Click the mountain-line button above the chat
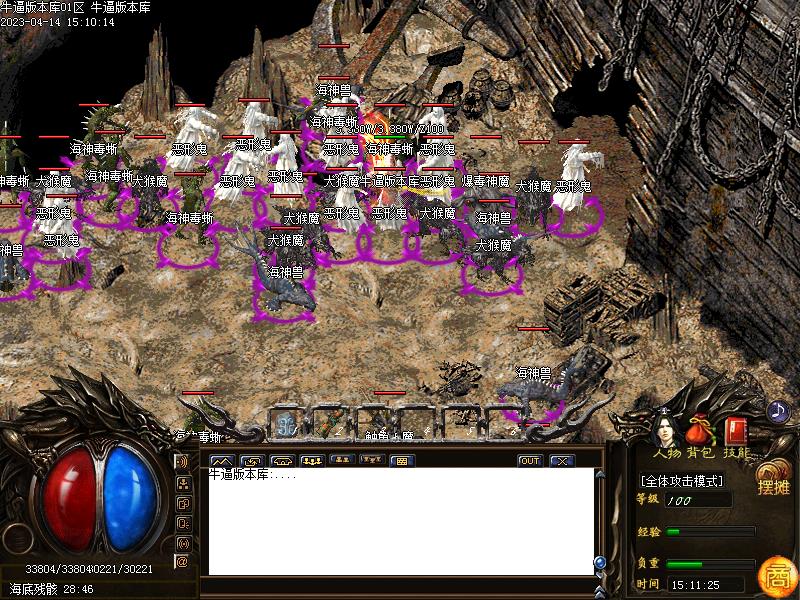Viewport: 800px width, 600px height. tap(222, 461)
